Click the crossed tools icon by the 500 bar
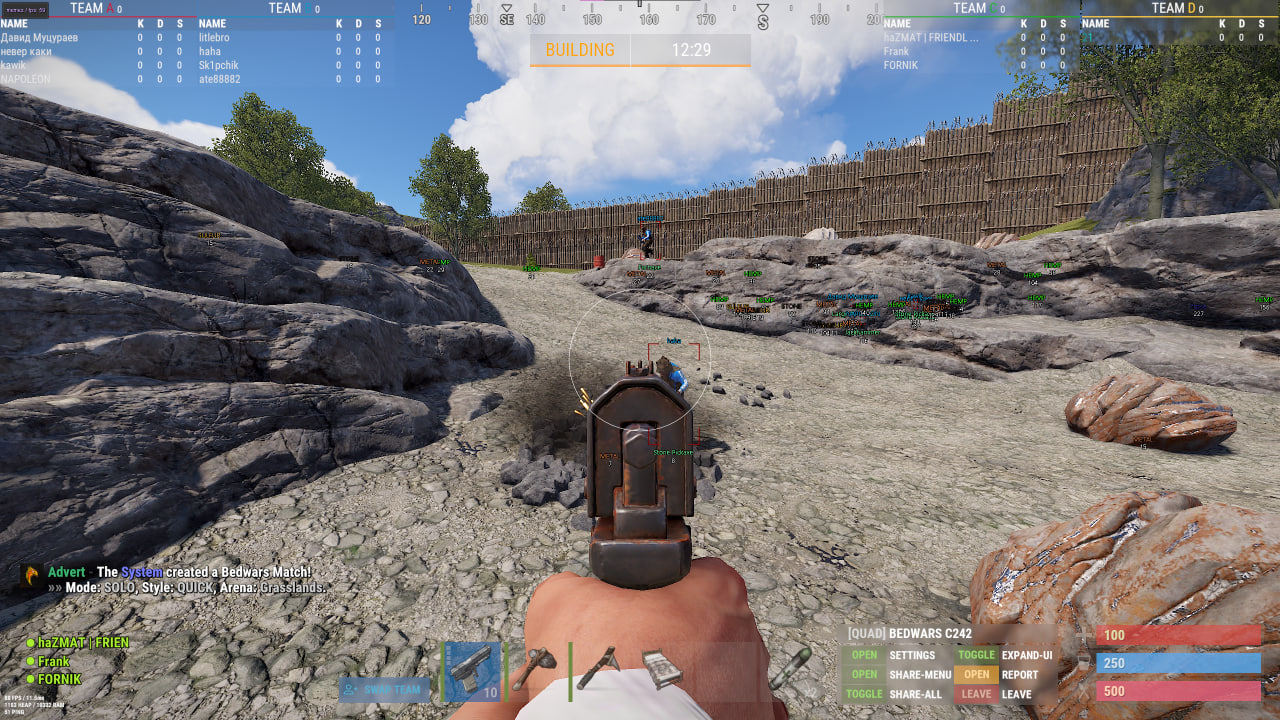The height and width of the screenshot is (720, 1280). tap(1084, 690)
